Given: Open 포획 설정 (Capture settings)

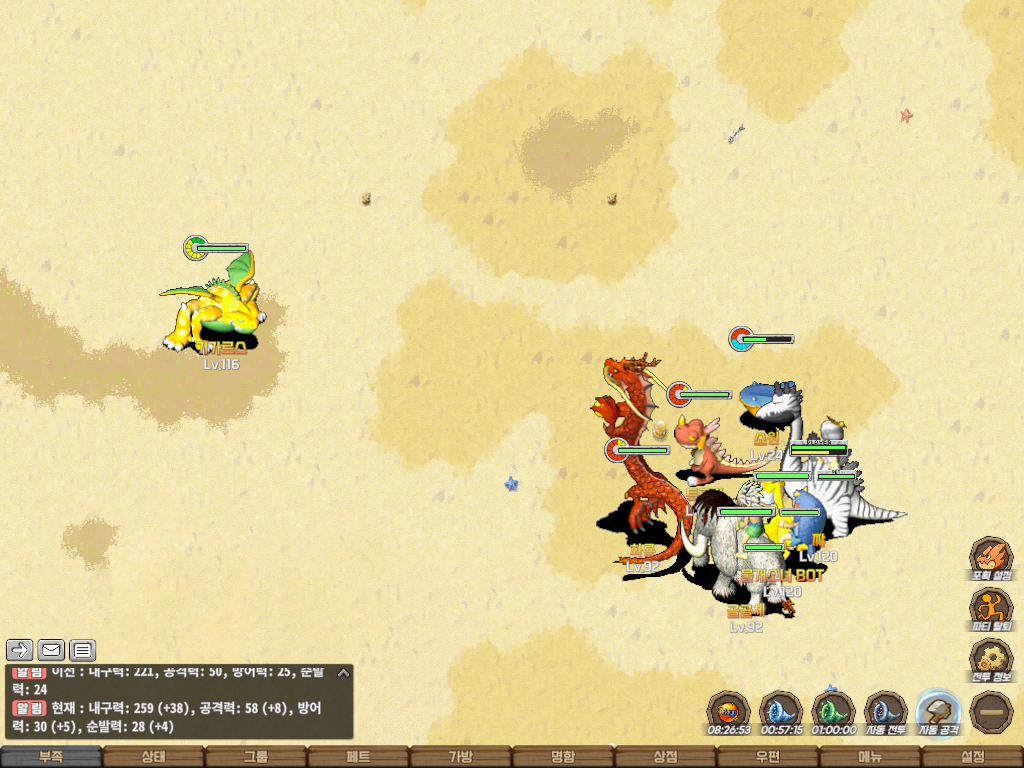Looking at the screenshot, I should tap(991, 557).
